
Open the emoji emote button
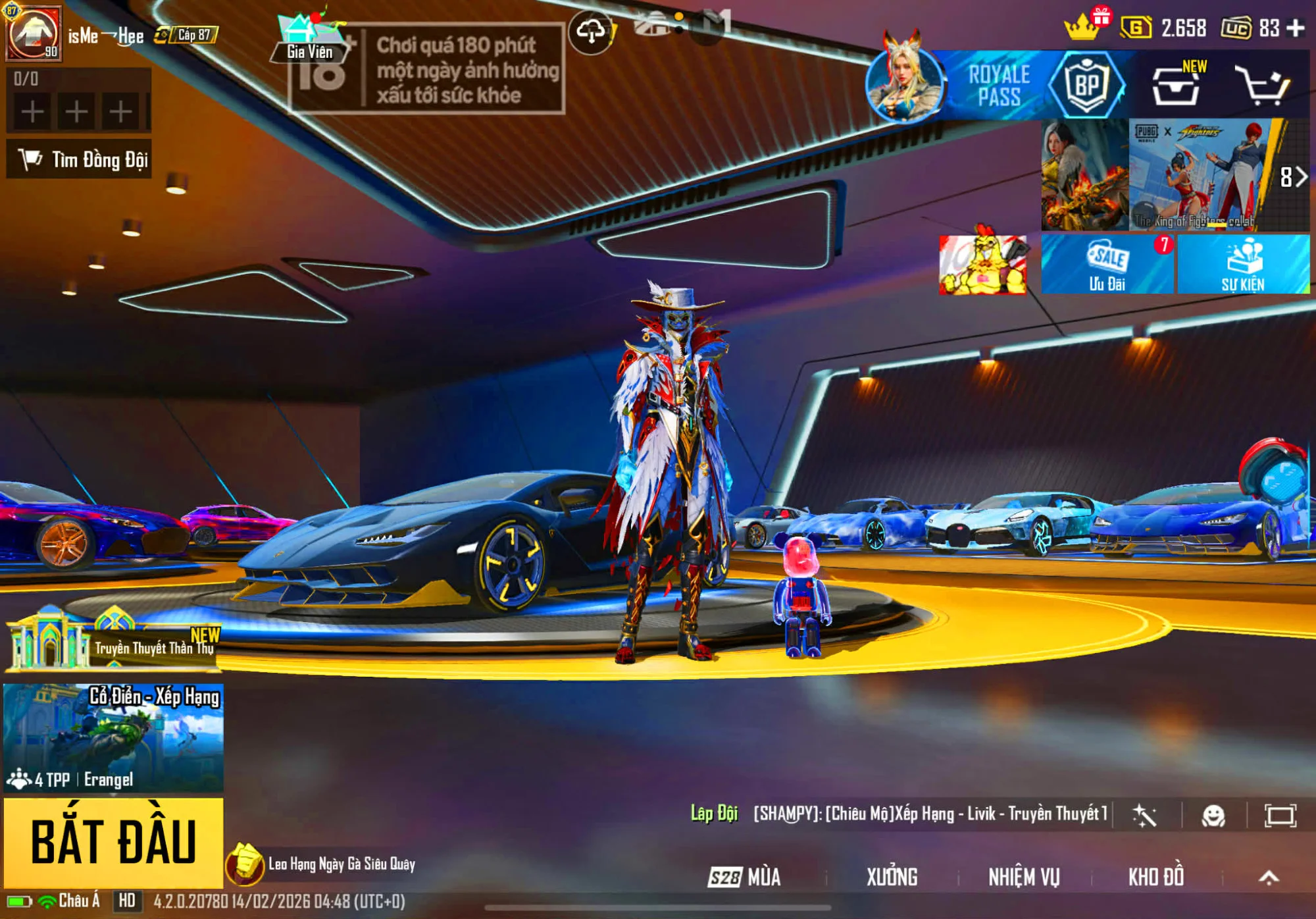(1213, 816)
